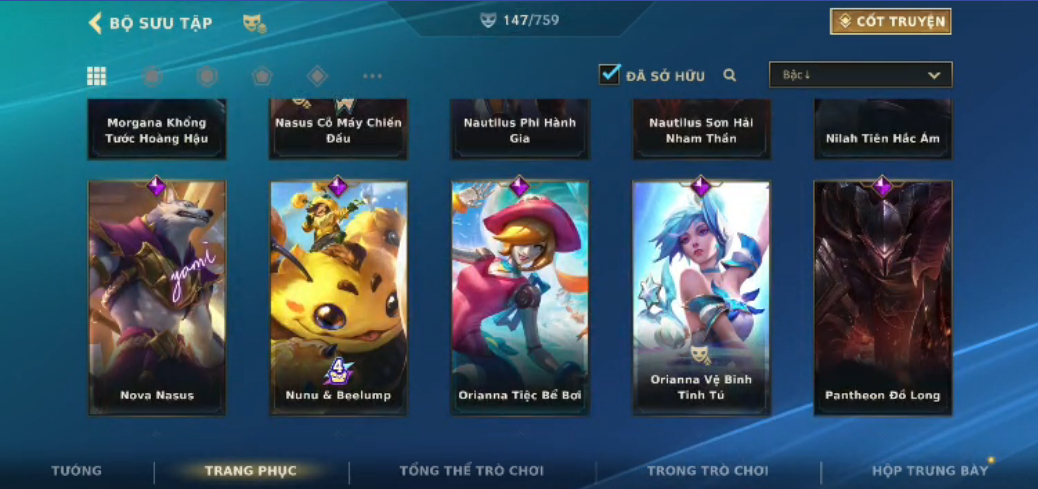Pick the Pantheon Đồ Long skin card

[x=883, y=297]
